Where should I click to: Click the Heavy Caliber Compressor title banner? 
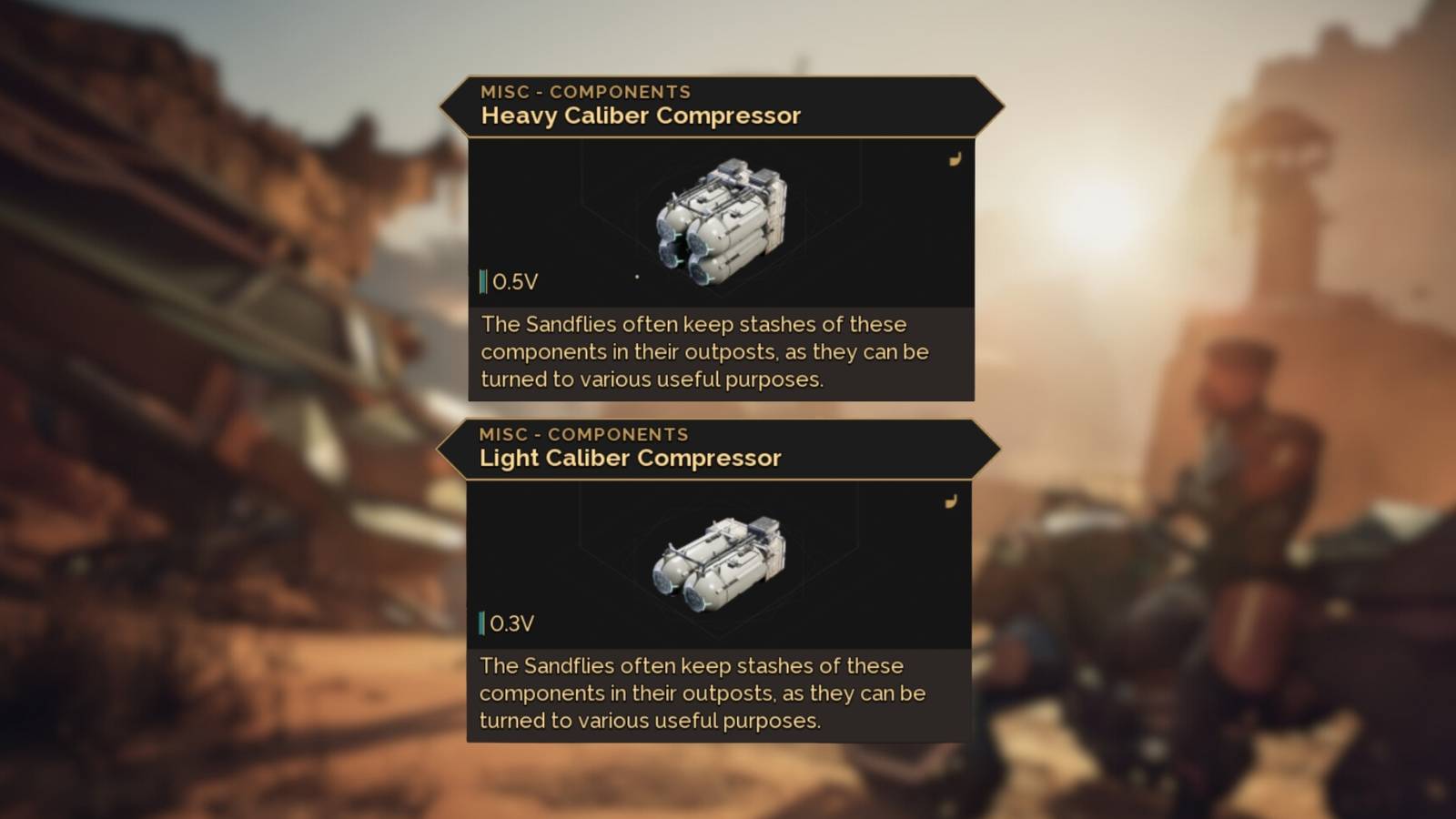(x=640, y=115)
